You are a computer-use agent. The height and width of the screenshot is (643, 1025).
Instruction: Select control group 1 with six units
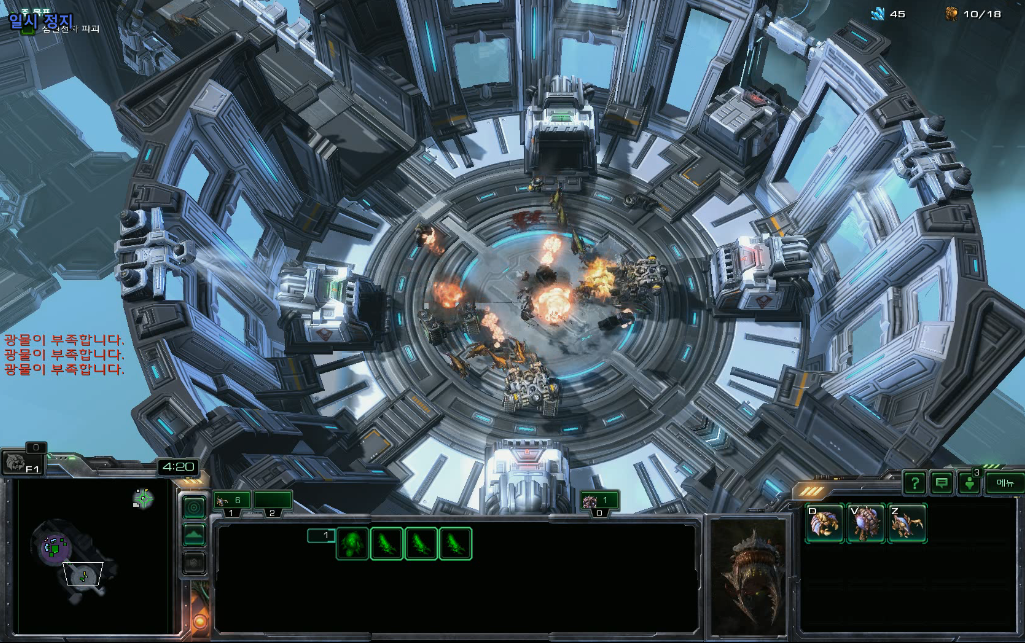[x=231, y=500]
